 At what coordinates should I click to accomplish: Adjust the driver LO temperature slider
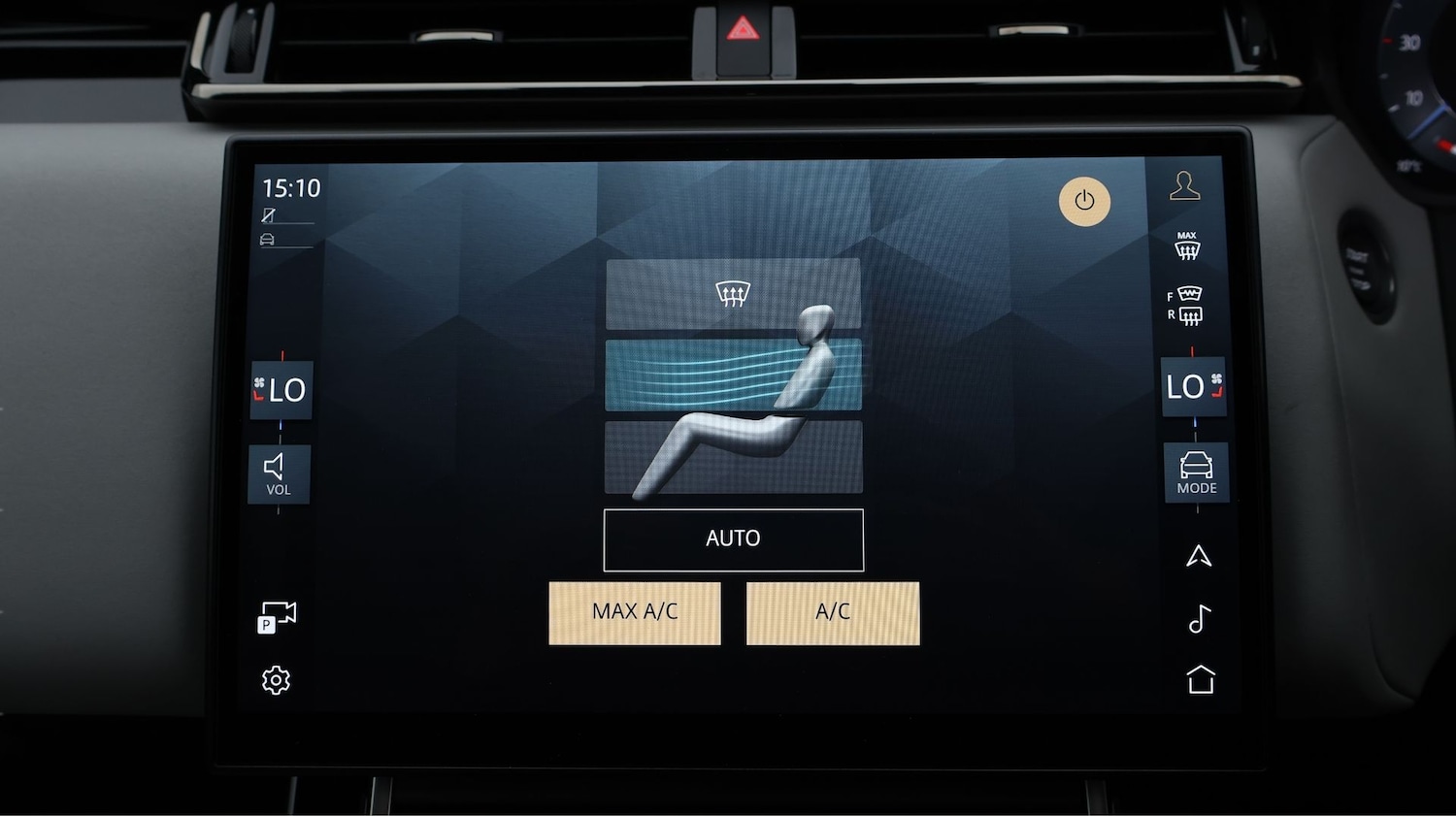click(x=281, y=391)
